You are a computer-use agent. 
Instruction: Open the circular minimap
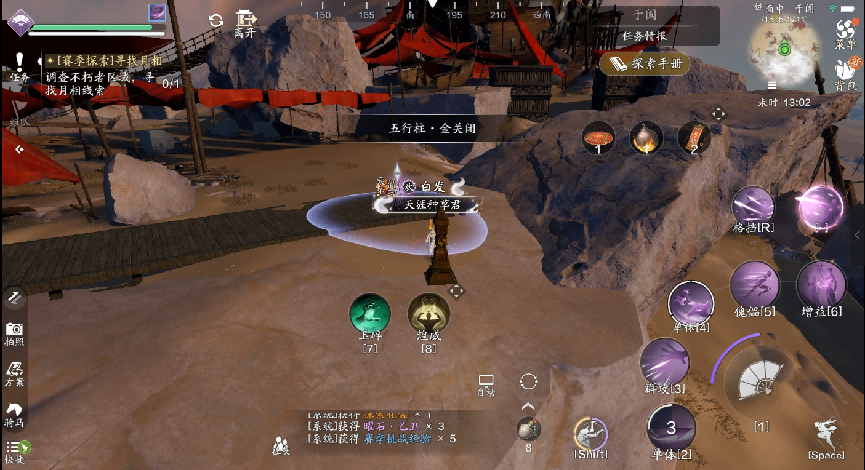point(785,48)
